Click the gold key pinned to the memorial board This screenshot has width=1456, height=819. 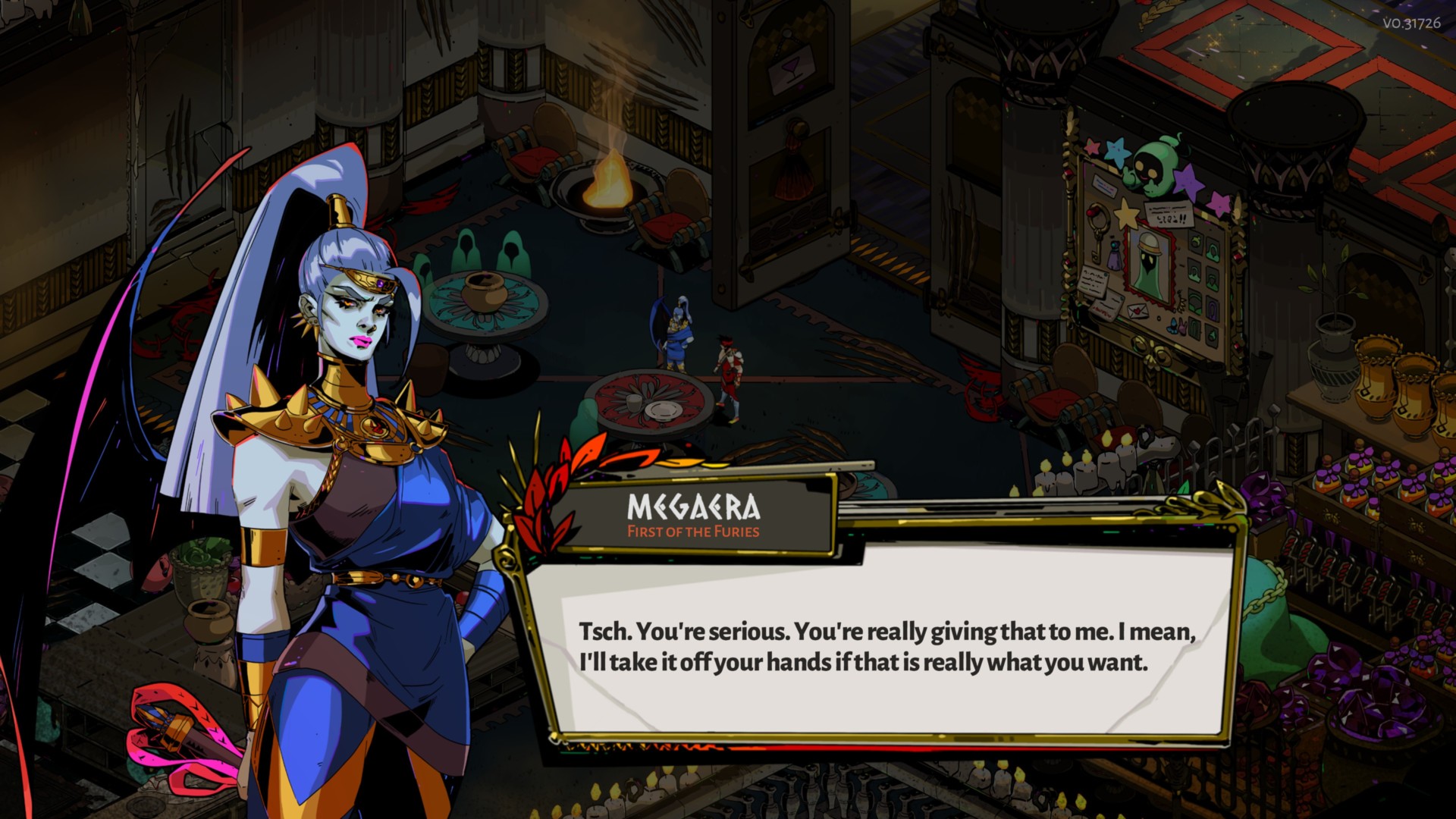click(1096, 249)
